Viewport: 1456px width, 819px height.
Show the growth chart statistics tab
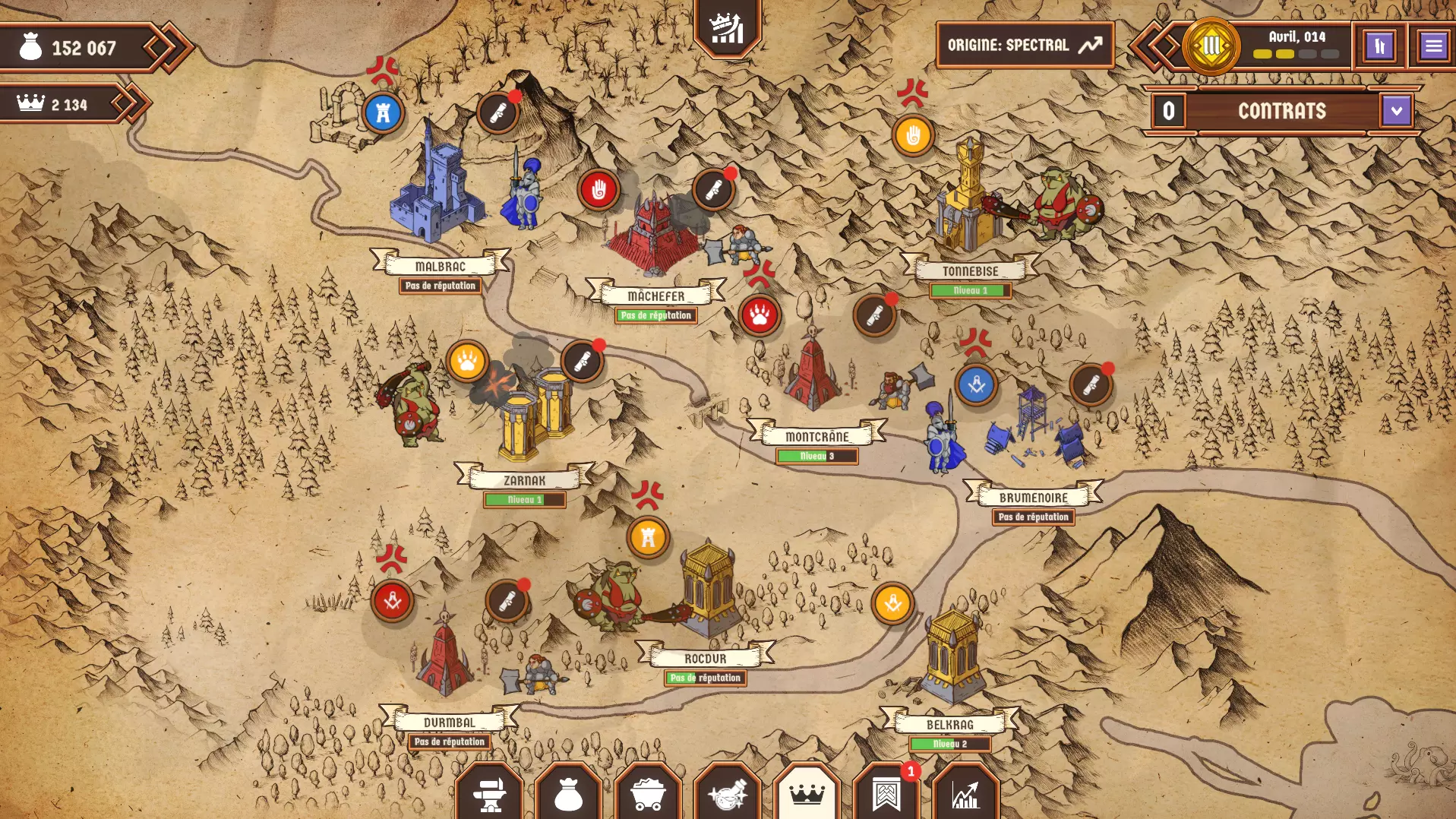pos(965,794)
